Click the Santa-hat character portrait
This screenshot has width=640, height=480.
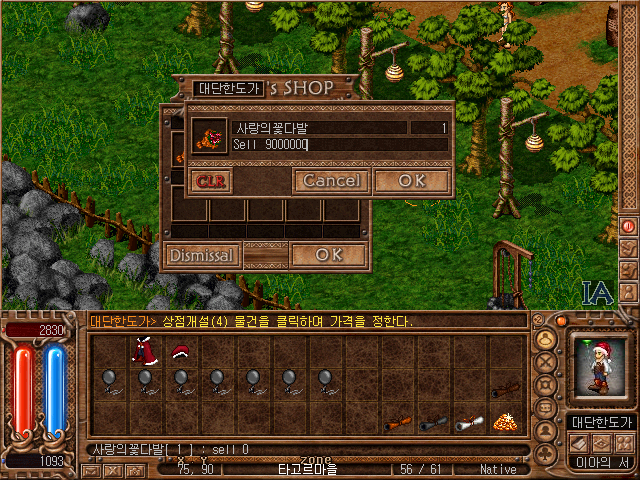[599, 370]
